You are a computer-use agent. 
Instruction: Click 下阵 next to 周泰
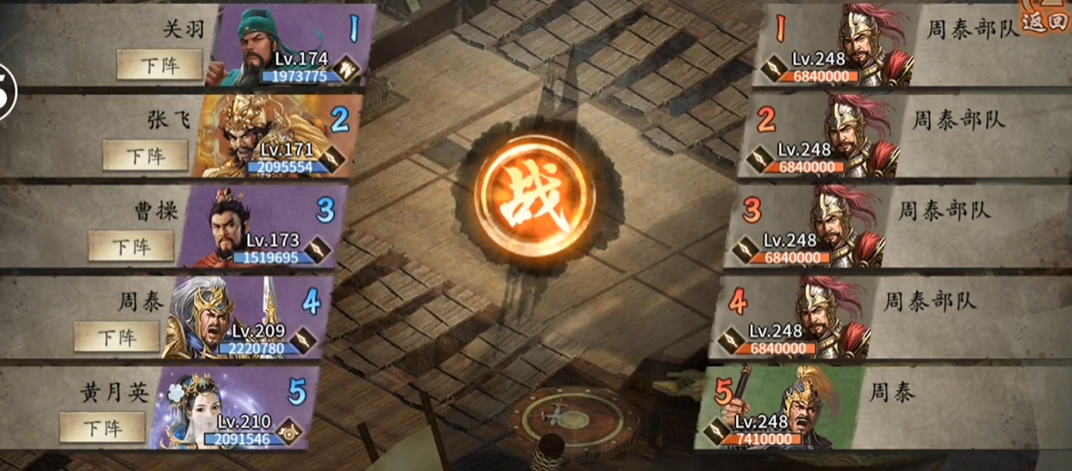point(116,337)
